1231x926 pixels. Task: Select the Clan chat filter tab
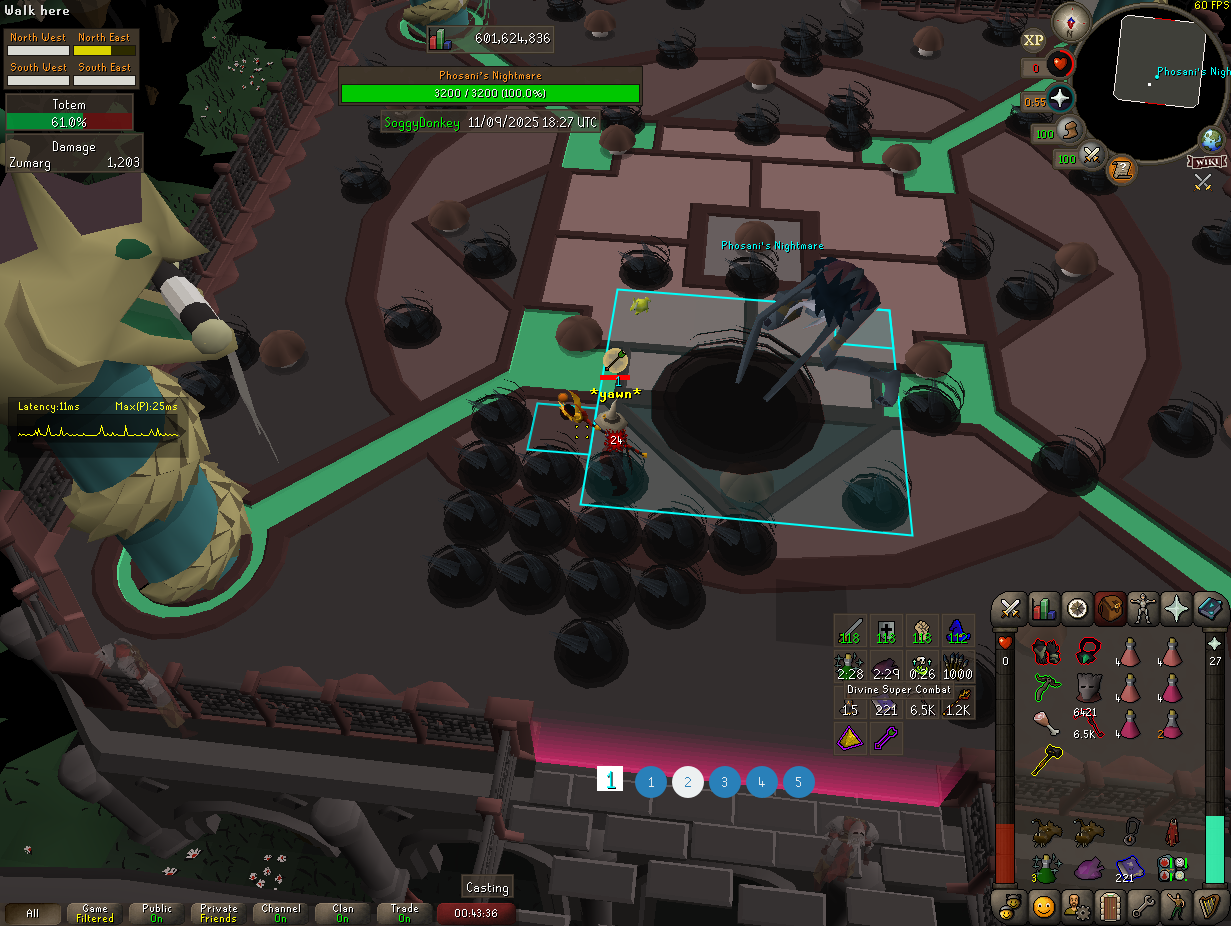pos(343,913)
